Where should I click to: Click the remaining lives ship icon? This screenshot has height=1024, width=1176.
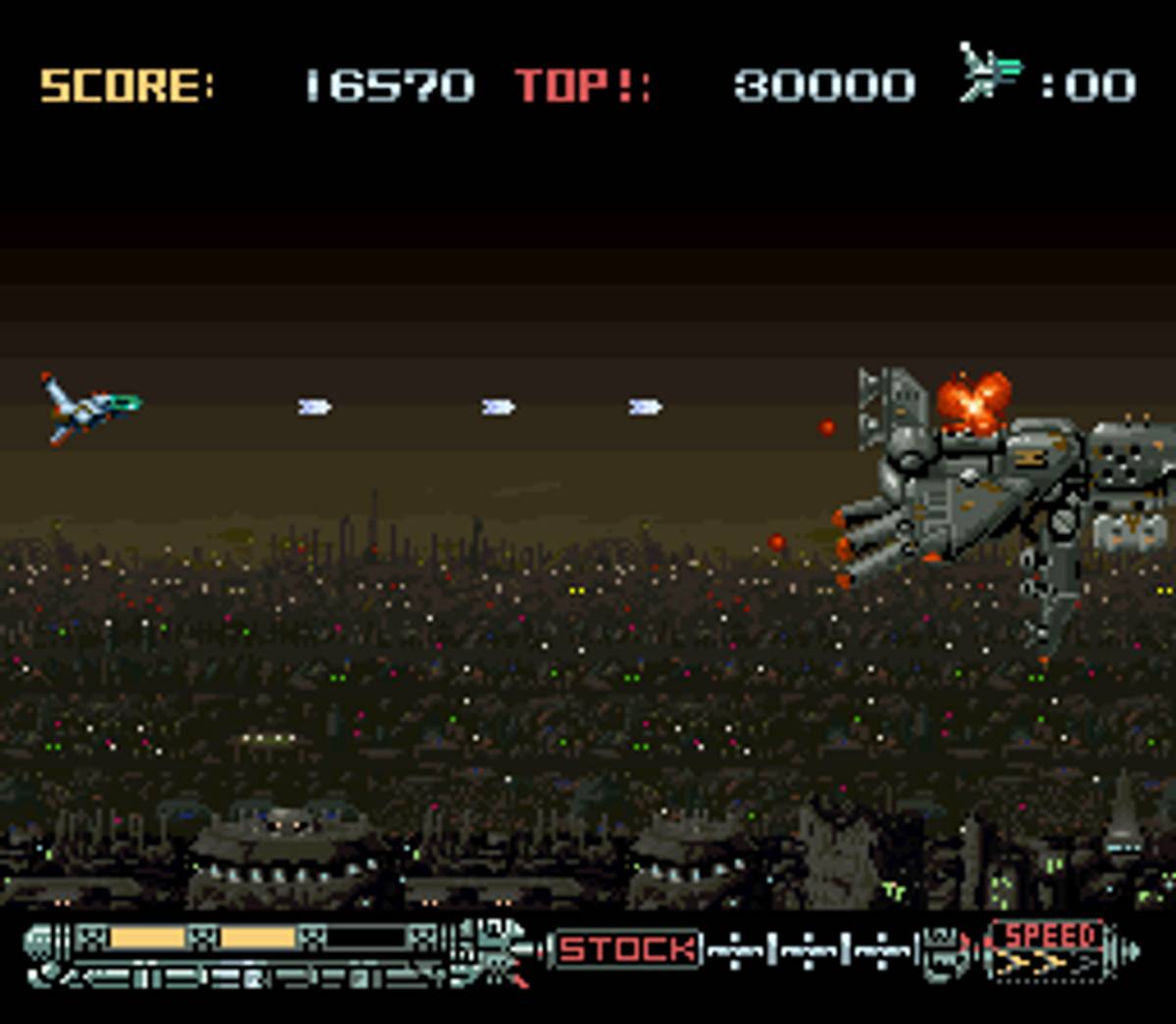coord(990,73)
